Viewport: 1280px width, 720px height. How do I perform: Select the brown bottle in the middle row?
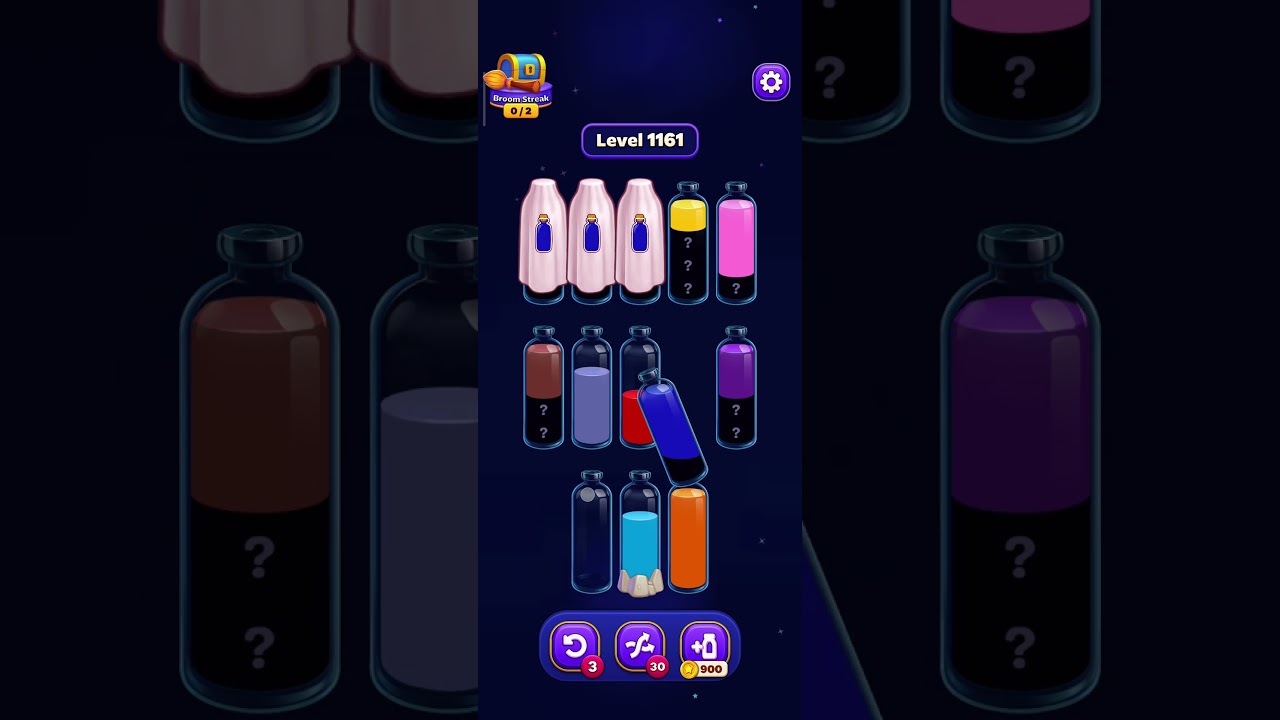pyautogui.click(x=544, y=390)
